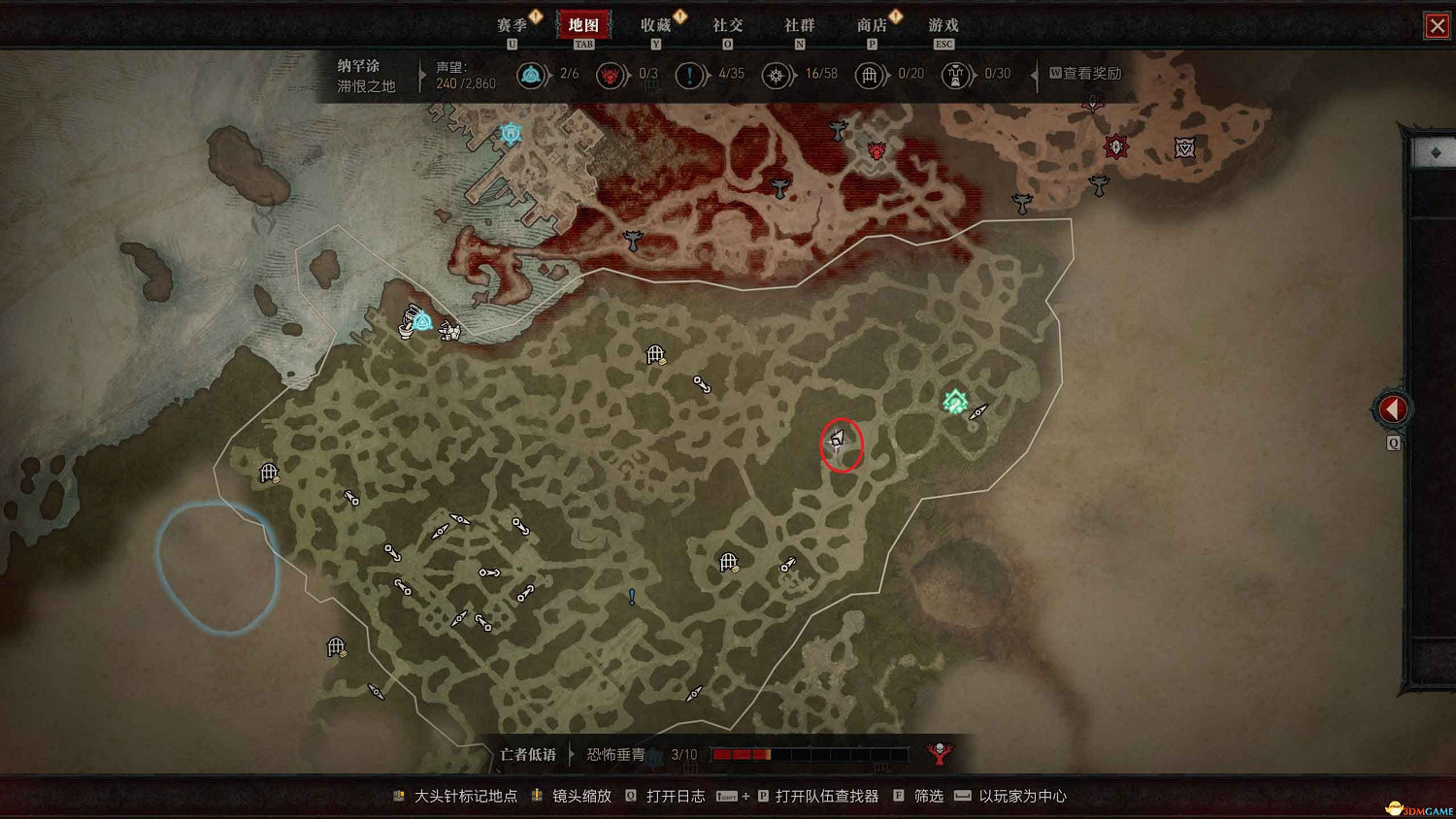Click the strongholds counter icon showing 0/3

click(x=611, y=75)
